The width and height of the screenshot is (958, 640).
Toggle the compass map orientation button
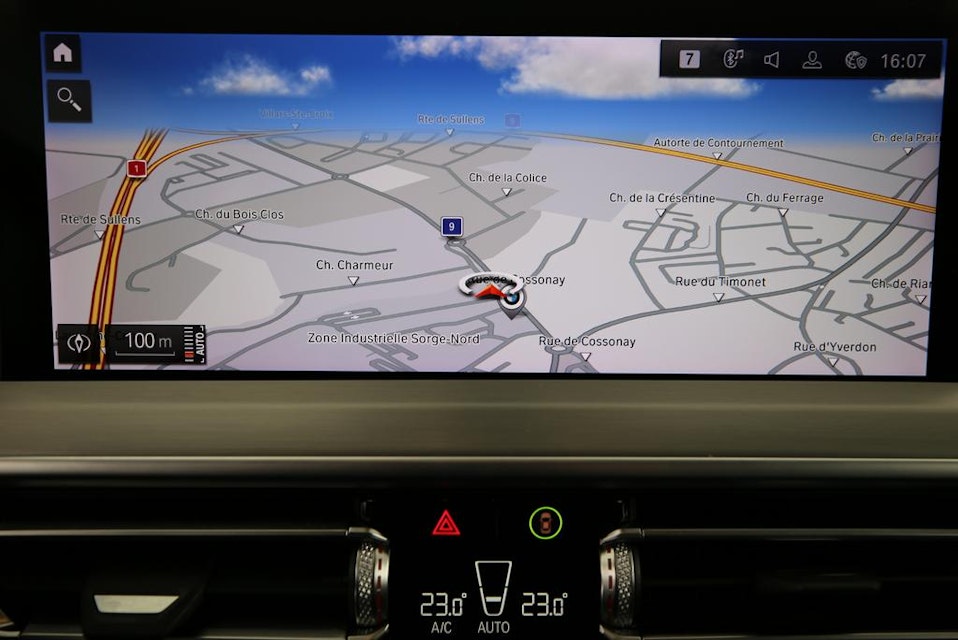tap(78, 343)
